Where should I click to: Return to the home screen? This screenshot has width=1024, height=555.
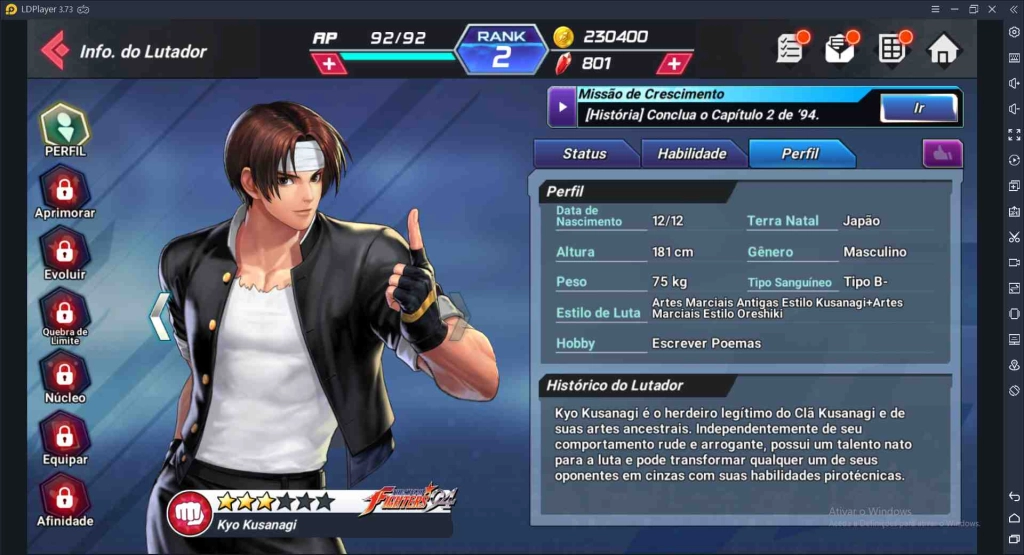(x=943, y=49)
